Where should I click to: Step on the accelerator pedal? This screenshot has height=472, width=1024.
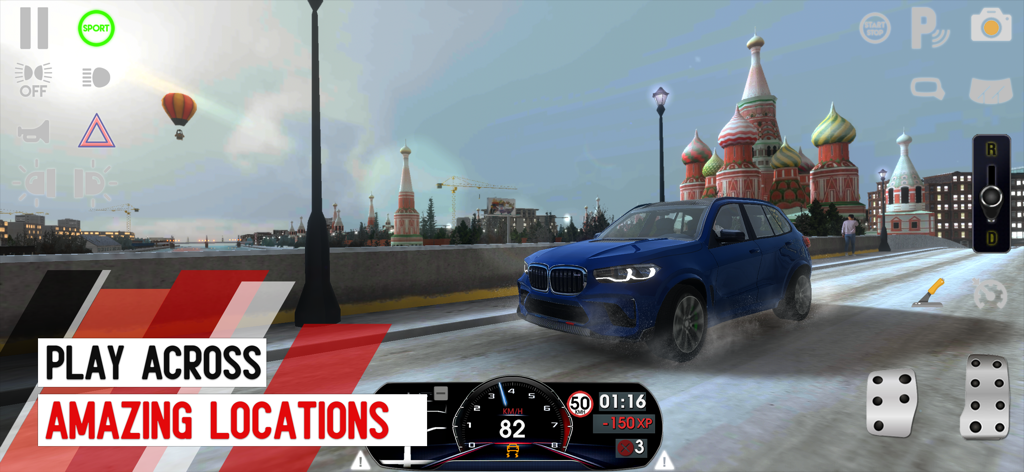(984, 397)
